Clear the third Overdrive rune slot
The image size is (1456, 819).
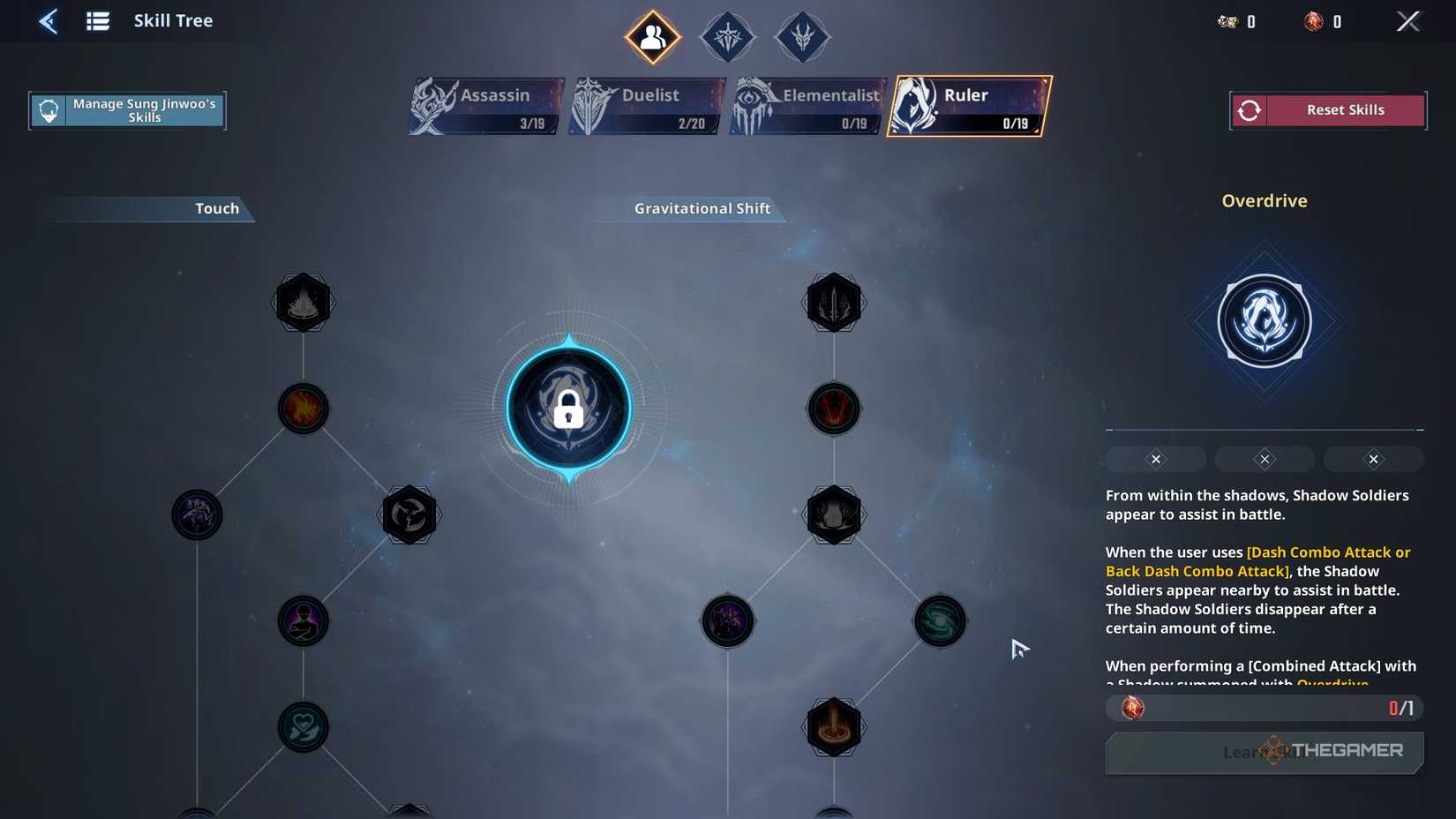[1373, 458]
